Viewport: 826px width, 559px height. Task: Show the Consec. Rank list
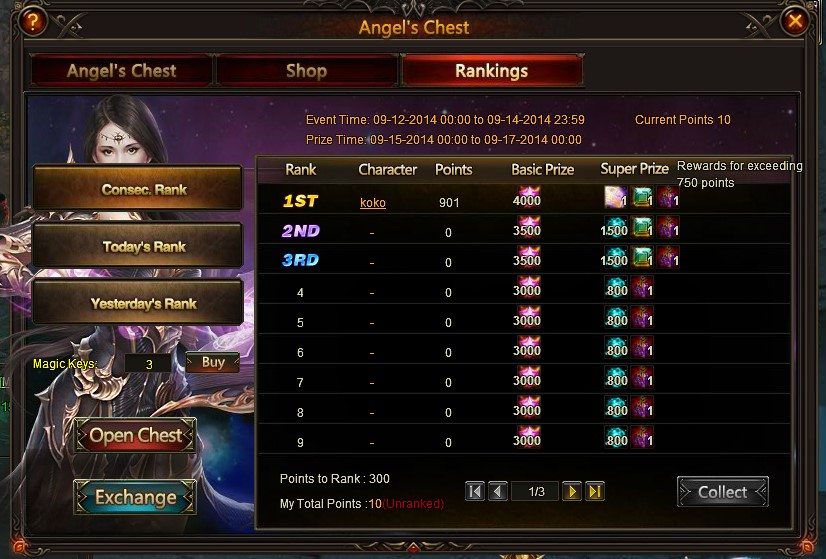(138, 189)
